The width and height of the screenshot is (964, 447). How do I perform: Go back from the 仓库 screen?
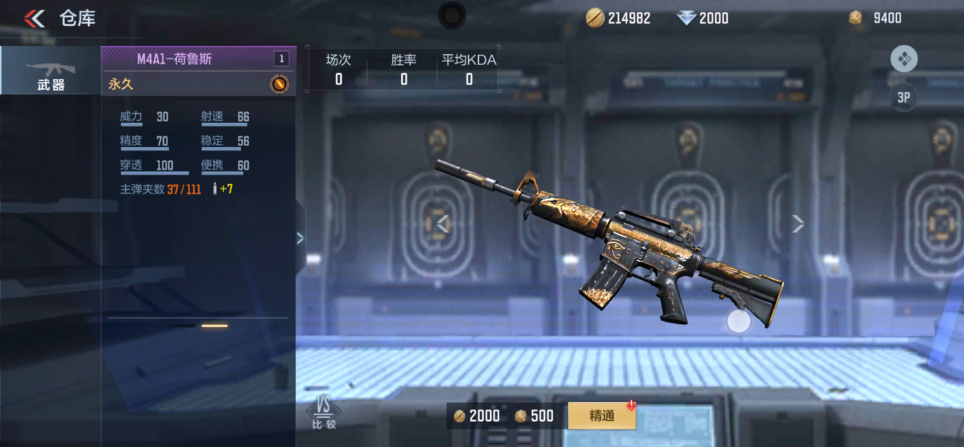[35, 18]
